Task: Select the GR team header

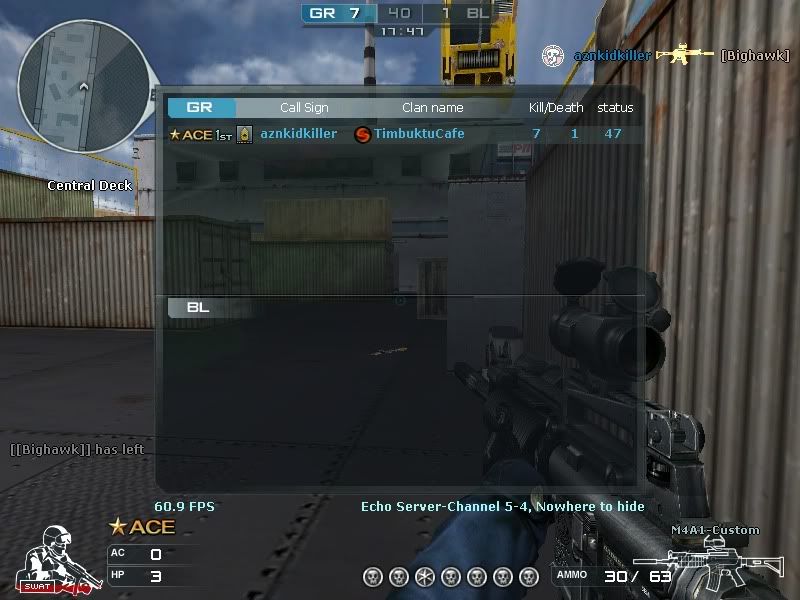Action: pos(201,107)
